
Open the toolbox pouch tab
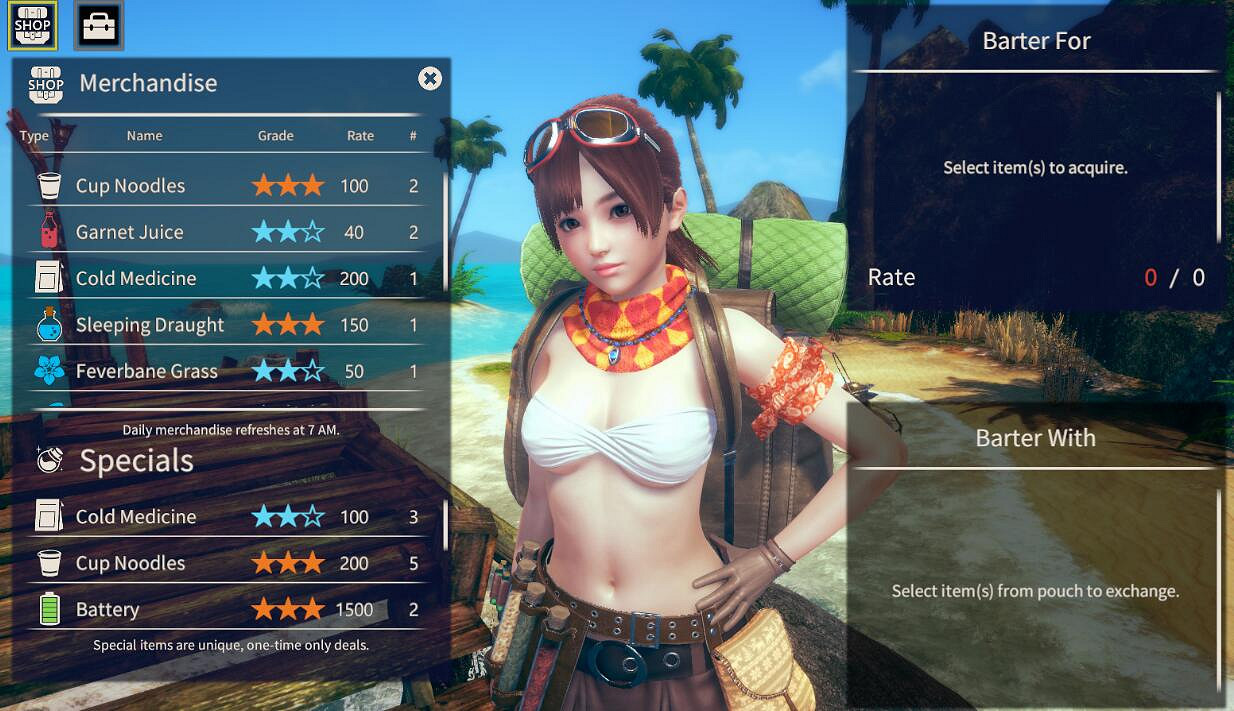(99, 26)
